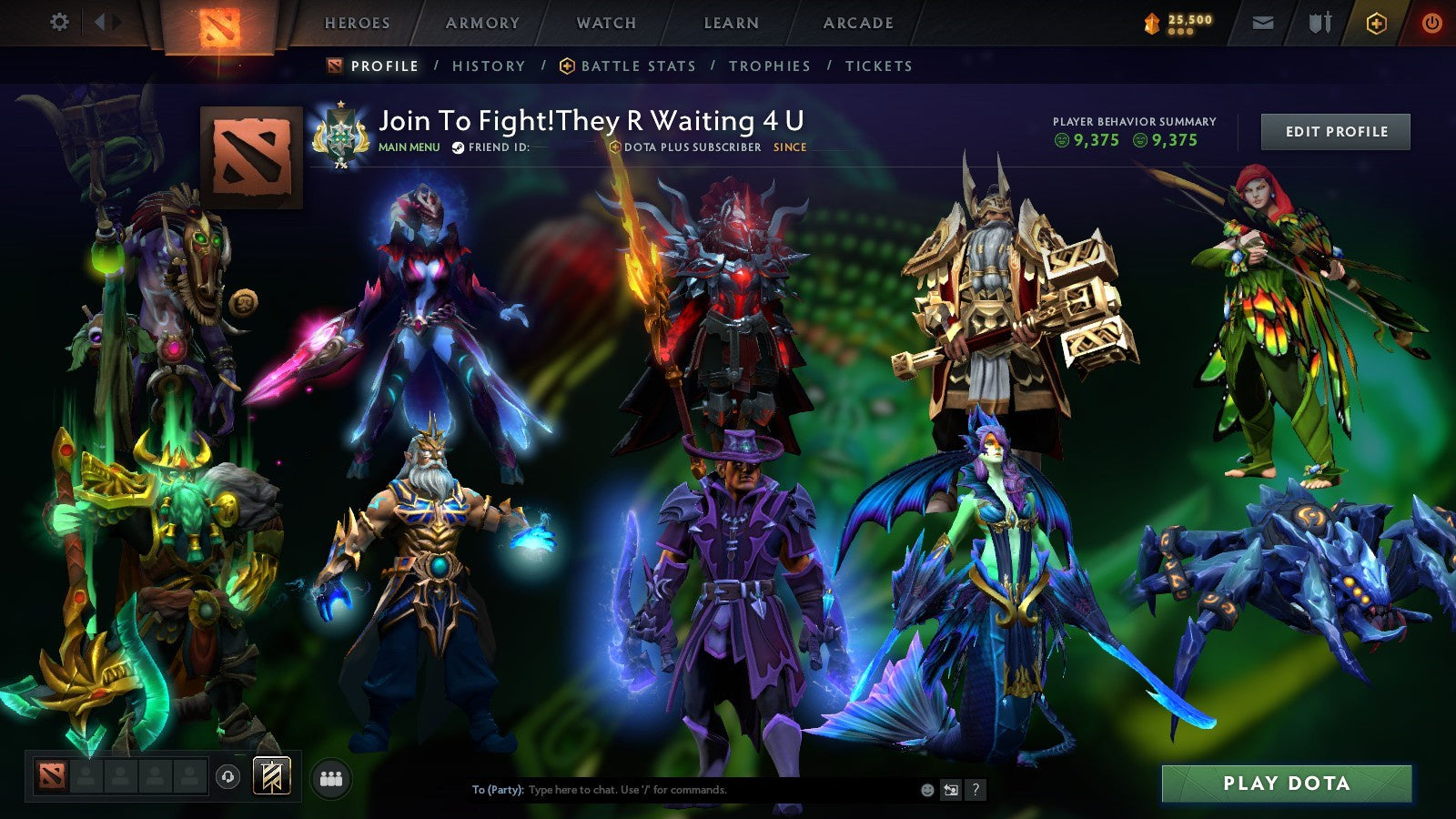Open the WATCH menu
Screen dimensions: 1456x819
605,23
